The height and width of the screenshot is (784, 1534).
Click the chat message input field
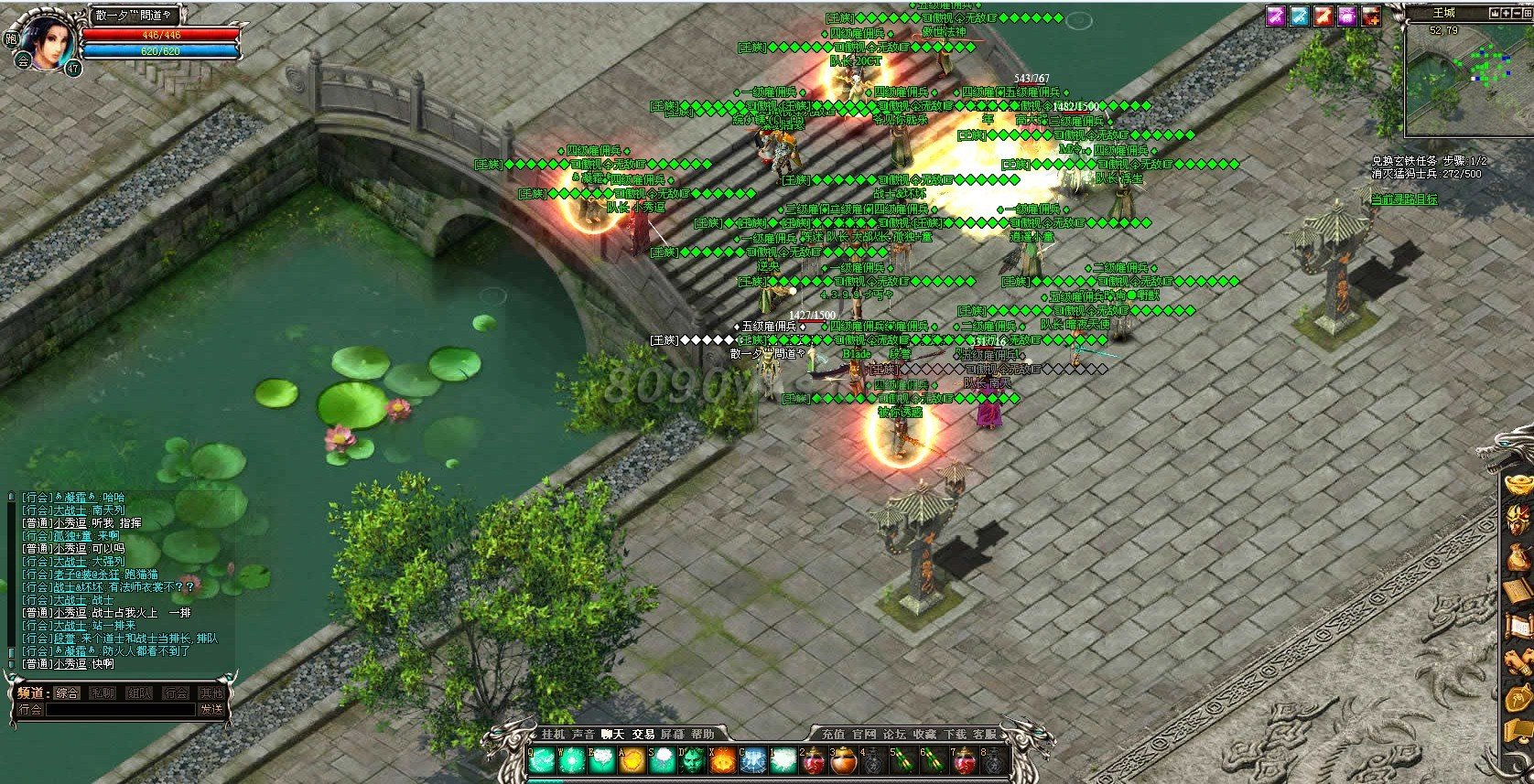tap(119, 710)
